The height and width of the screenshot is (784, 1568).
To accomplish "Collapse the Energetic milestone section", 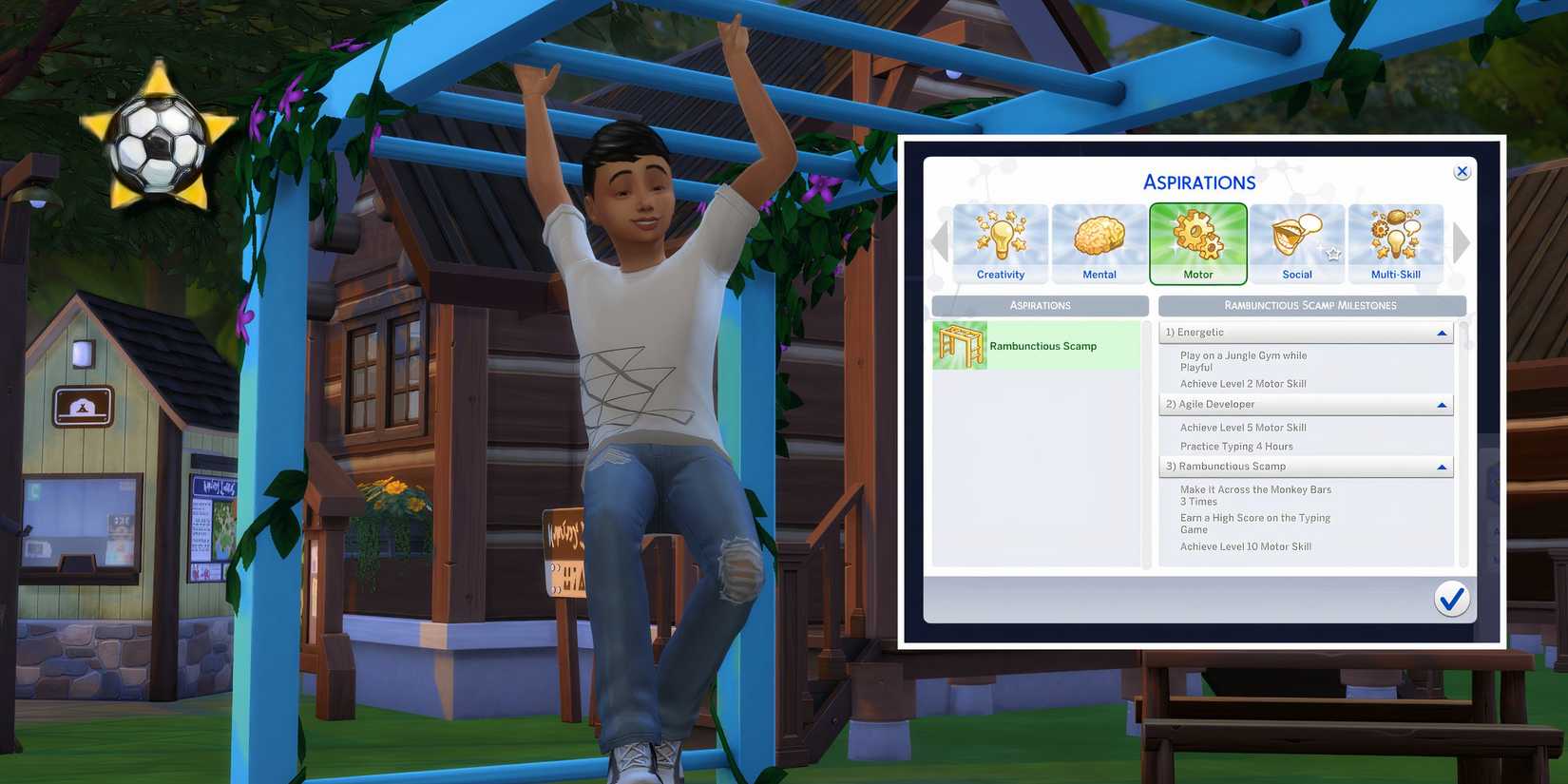I will (1443, 332).
